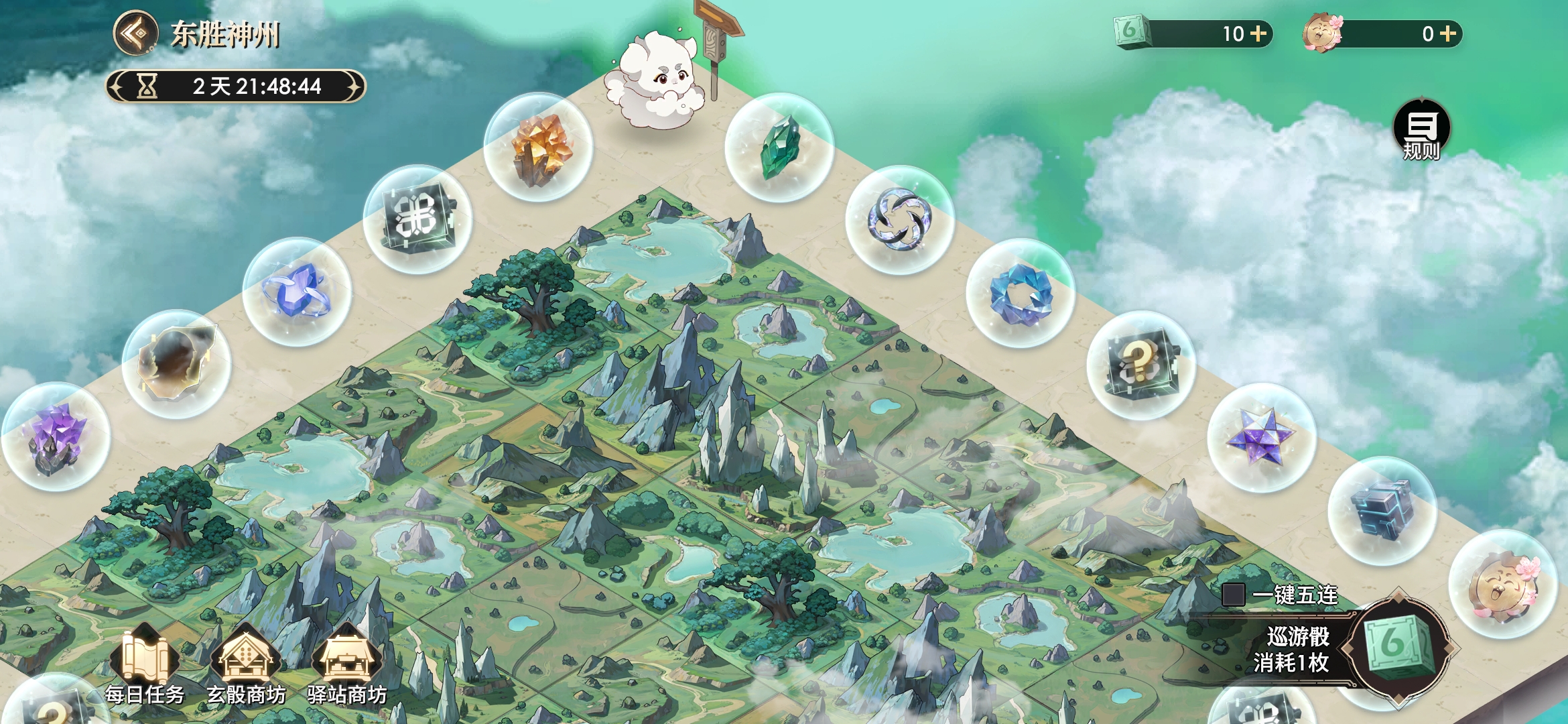The image size is (1568, 724).
Task: Select the blue crystal wreath bubble
Action: [x=1021, y=293]
